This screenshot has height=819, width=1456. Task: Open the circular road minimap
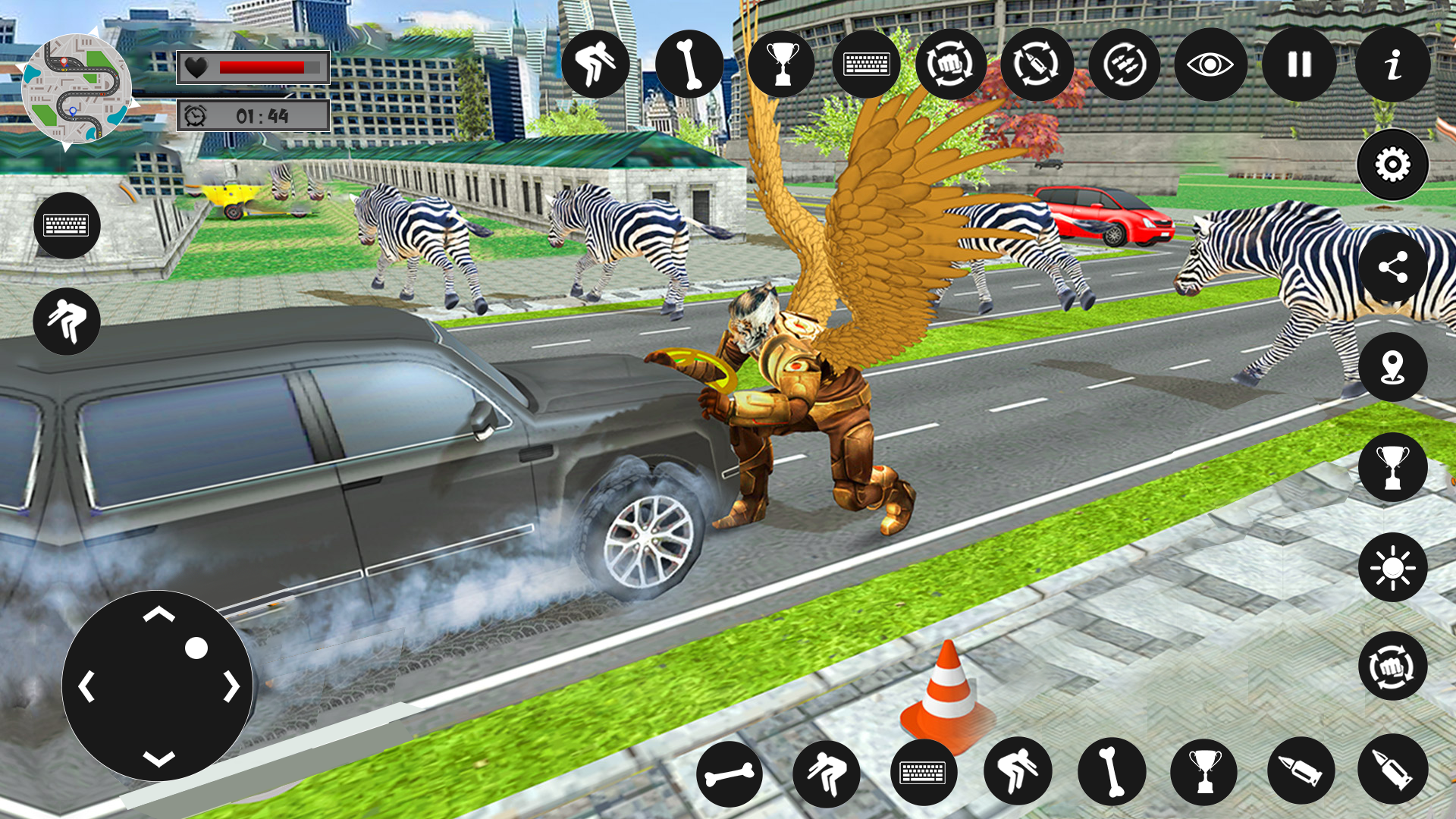76,89
